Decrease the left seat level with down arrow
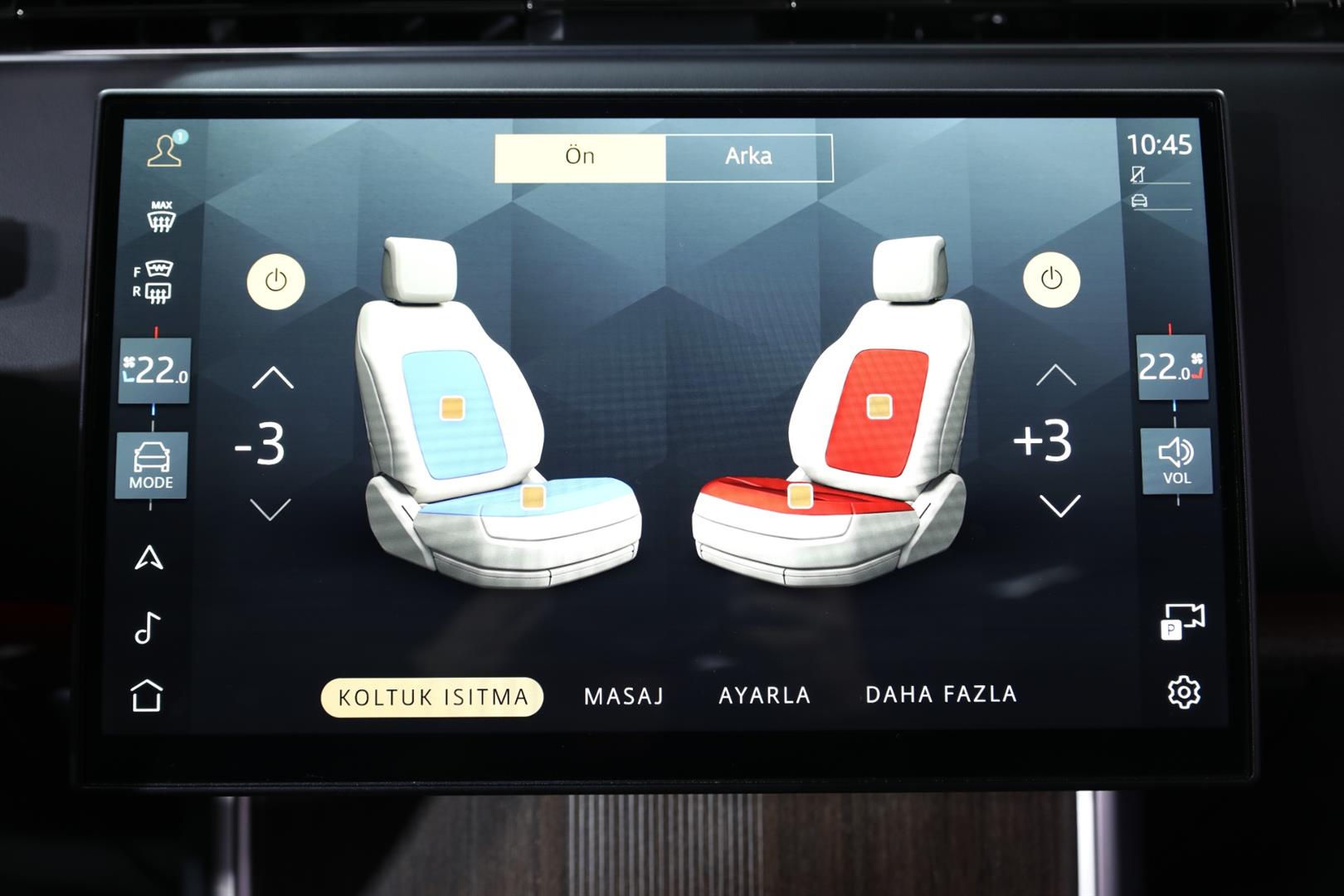Image resolution: width=1344 pixels, height=896 pixels. point(270,509)
